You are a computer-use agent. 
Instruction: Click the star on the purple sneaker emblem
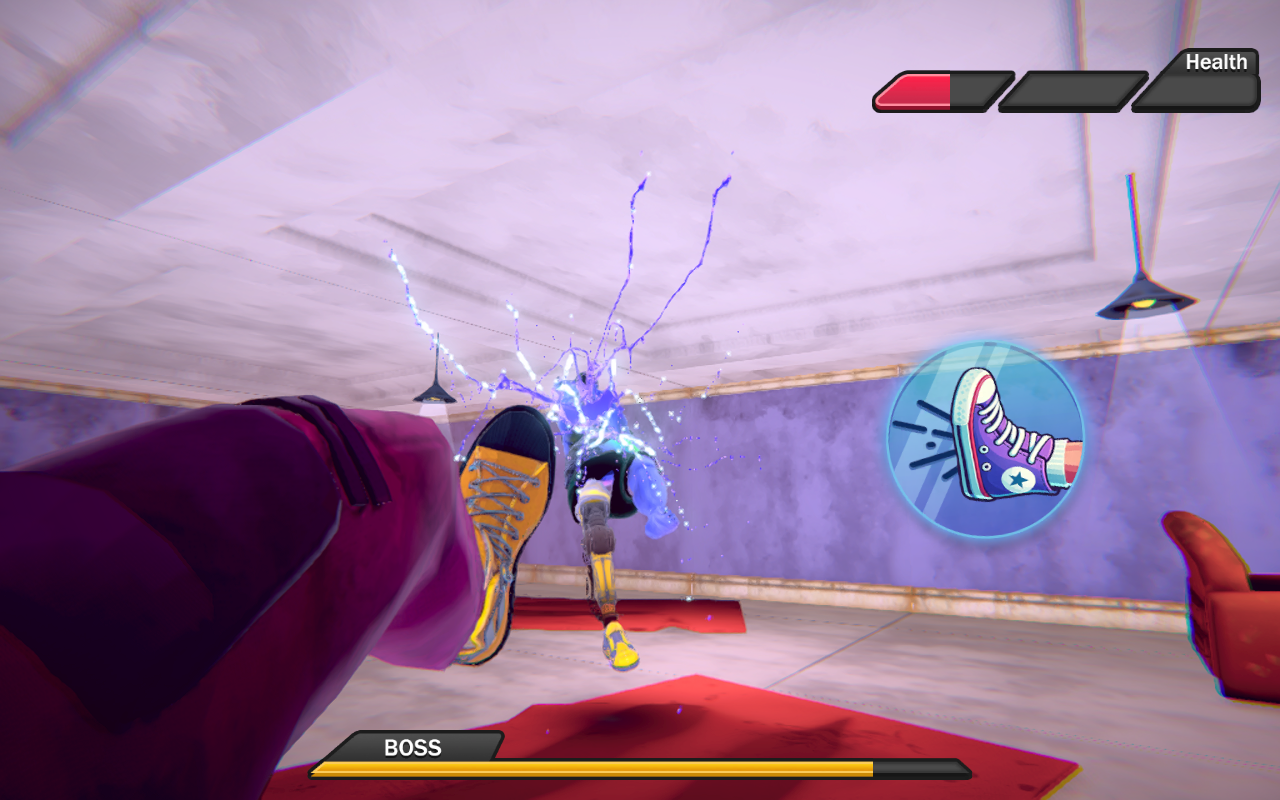click(1017, 478)
